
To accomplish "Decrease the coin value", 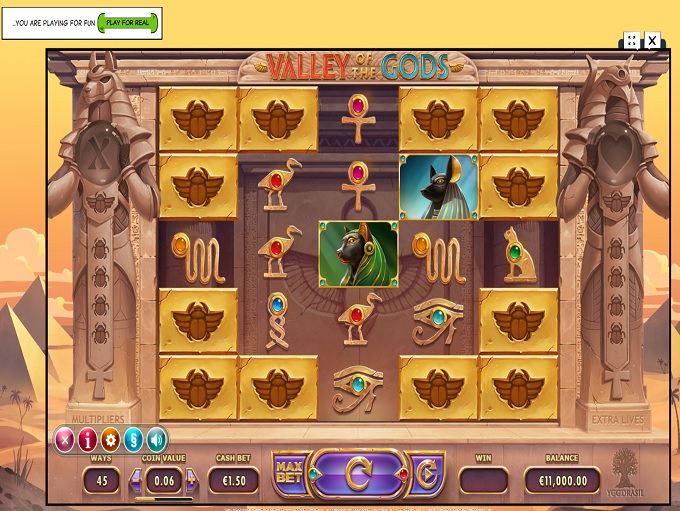I will pyautogui.click(x=134, y=481).
